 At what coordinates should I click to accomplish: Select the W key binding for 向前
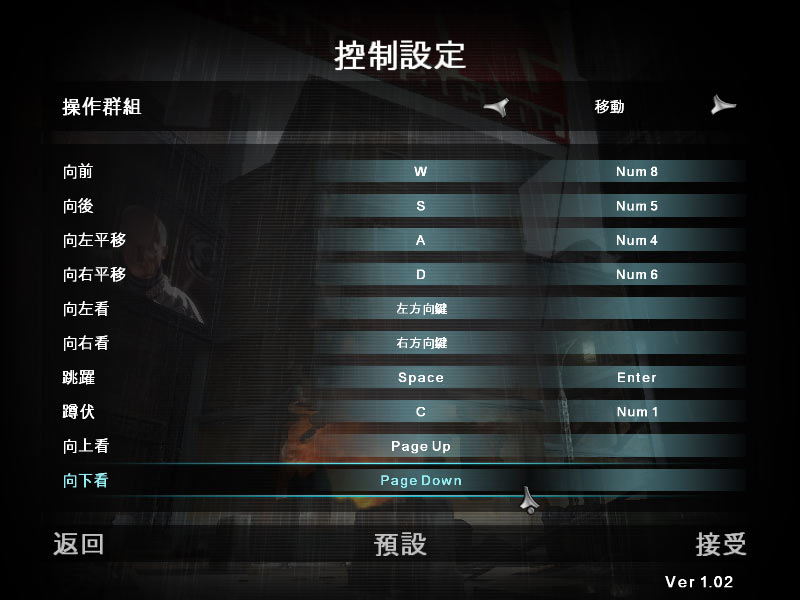click(421, 172)
